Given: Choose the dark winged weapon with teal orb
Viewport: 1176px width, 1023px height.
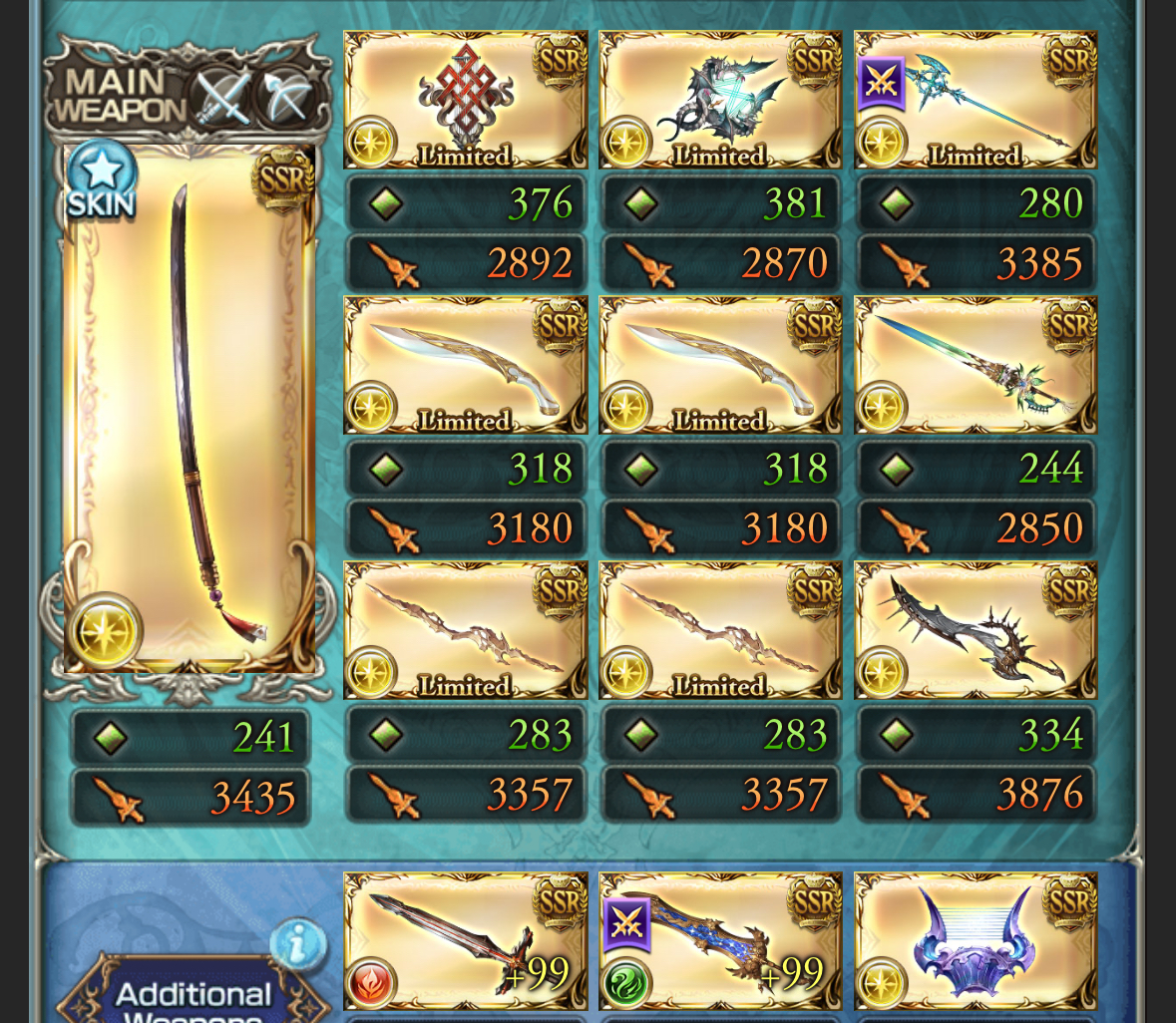Looking at the screenshot, I should 720,100.
